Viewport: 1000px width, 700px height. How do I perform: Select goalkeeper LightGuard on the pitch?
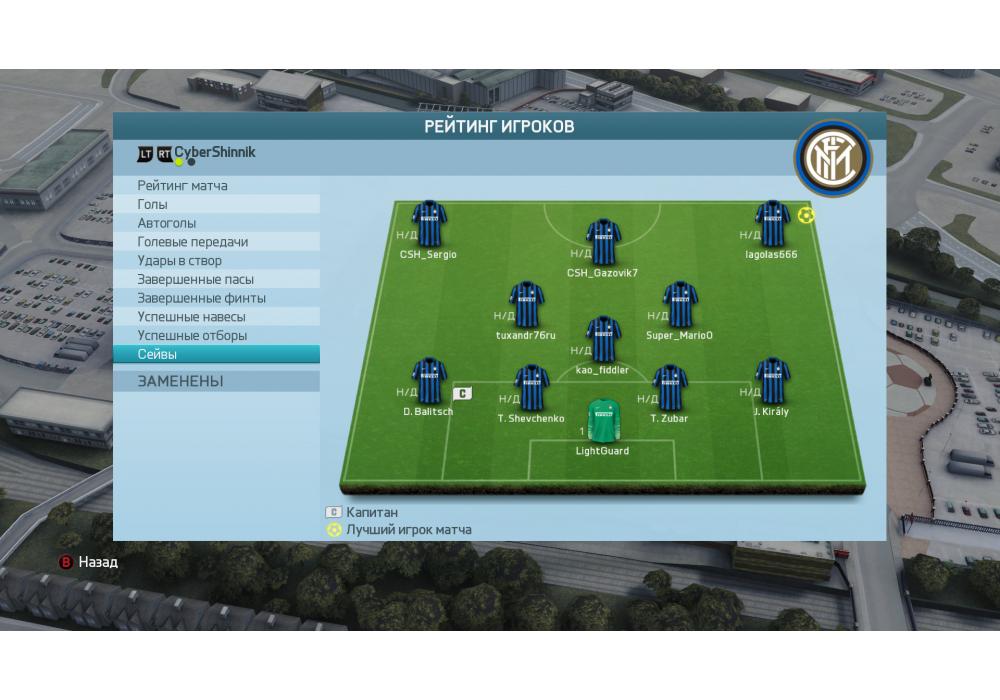(x=603, y=421)
